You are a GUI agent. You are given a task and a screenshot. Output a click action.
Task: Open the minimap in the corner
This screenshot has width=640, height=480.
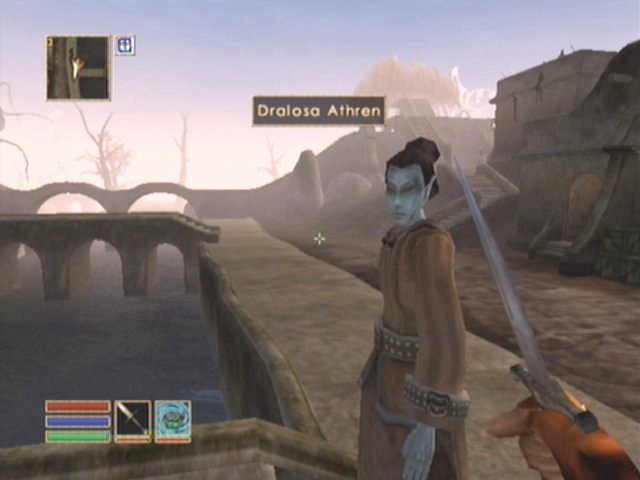point(78,68)
